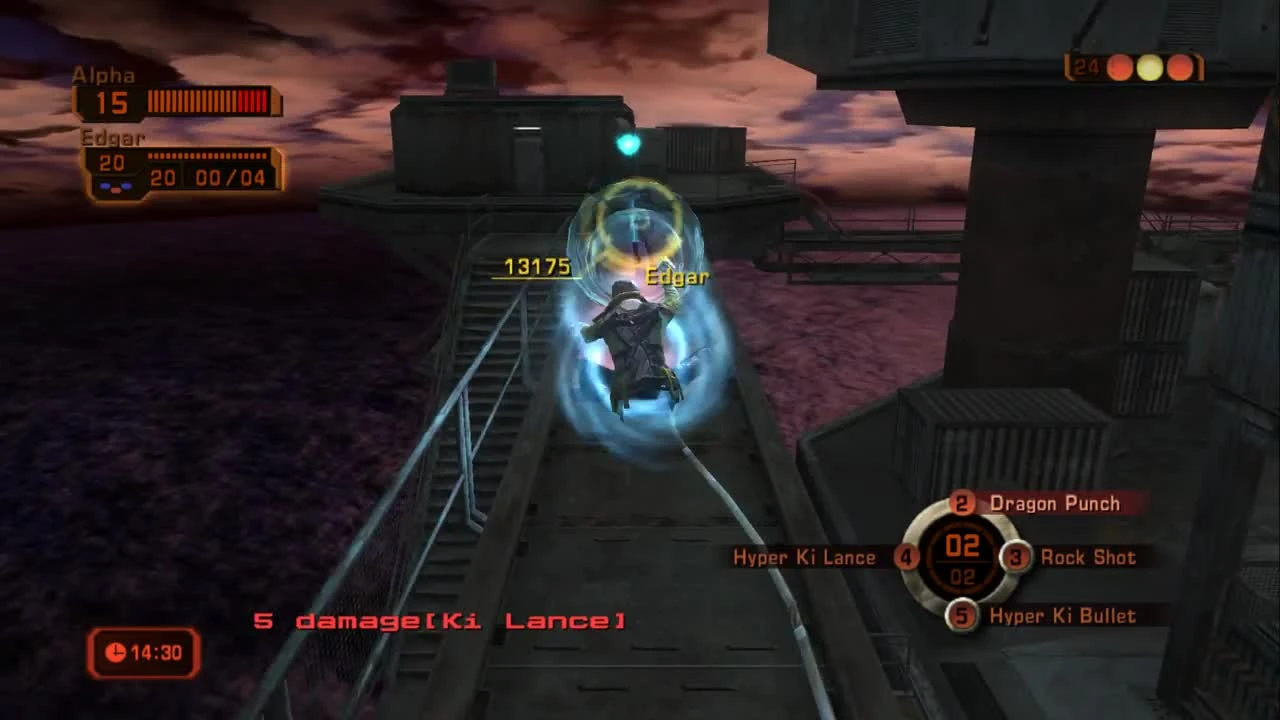Select the Hyper Ki Lance skill icon

coord(905,558)
